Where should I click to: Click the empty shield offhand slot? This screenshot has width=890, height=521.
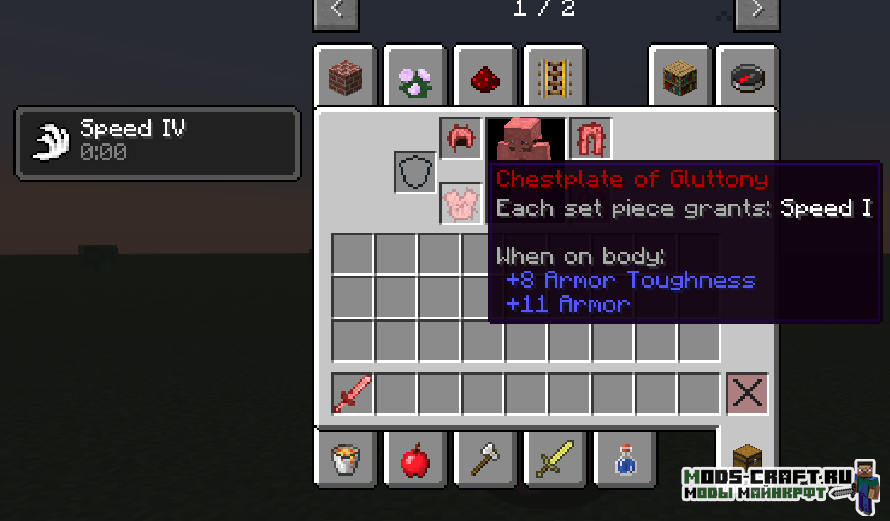415,173
